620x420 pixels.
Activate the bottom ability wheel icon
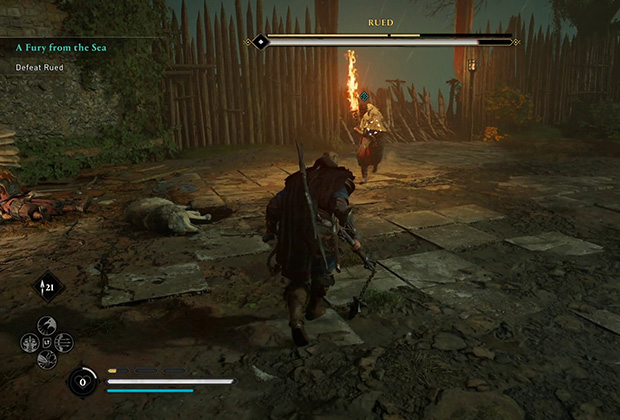coord(46,356)
